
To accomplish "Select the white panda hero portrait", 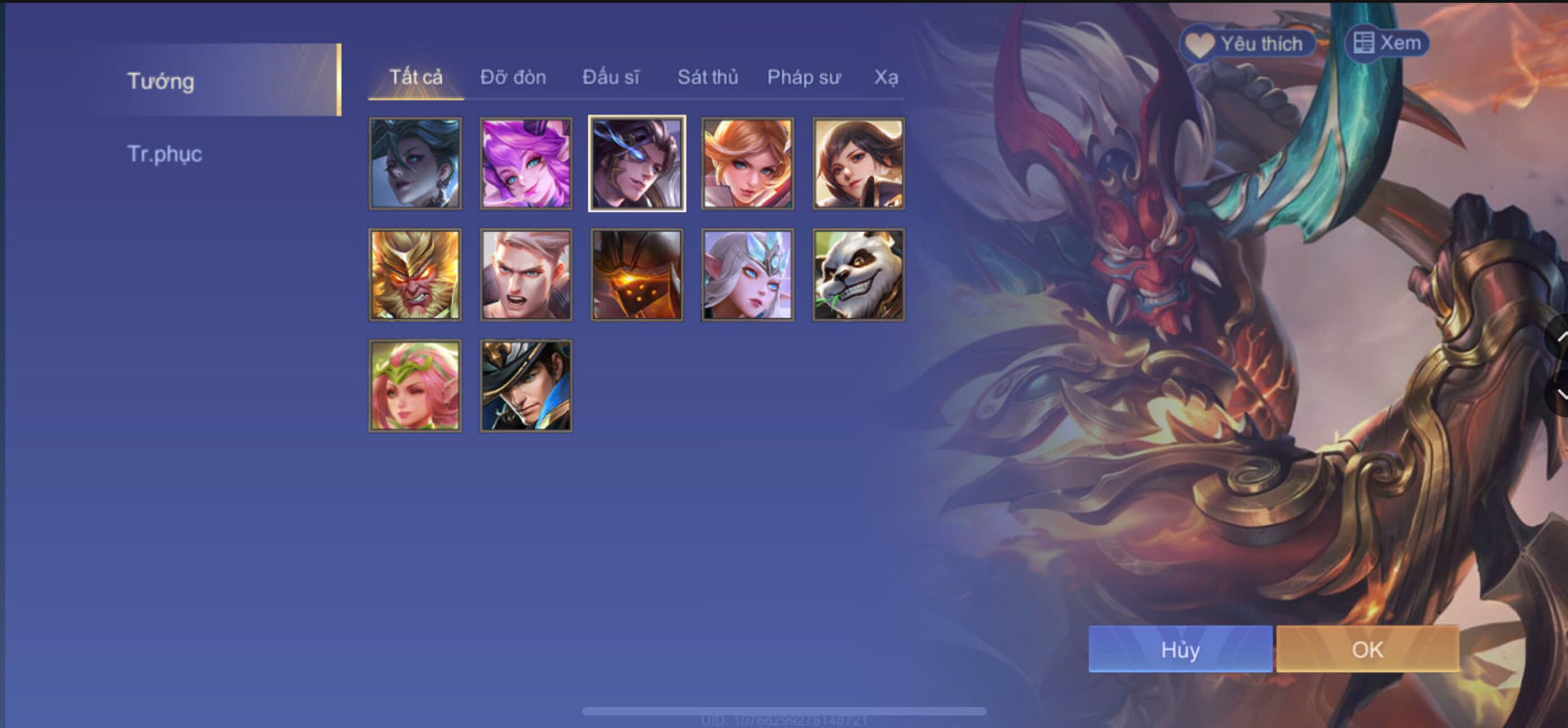I will 858,274.
